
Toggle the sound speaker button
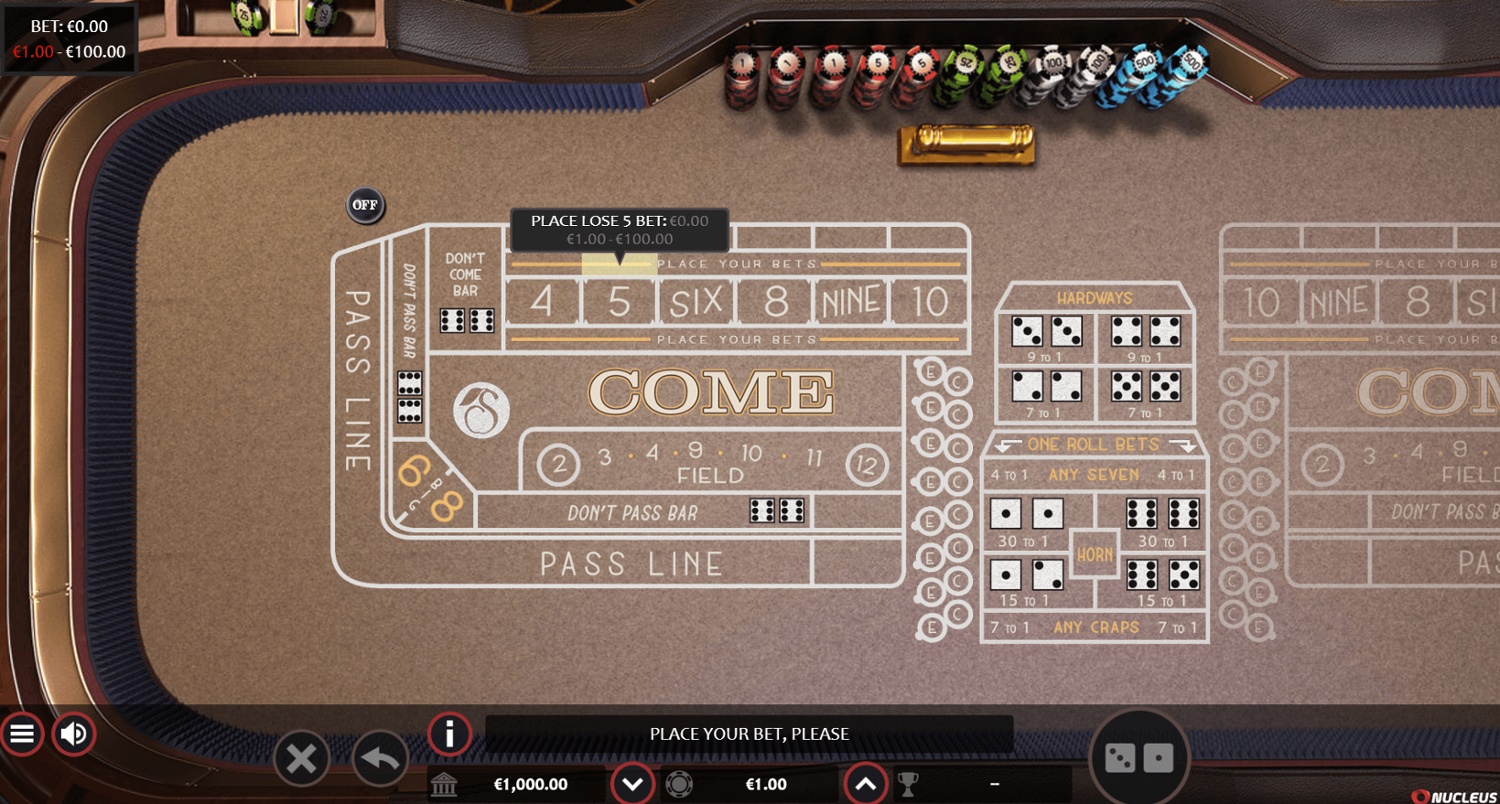pos(73,735)
